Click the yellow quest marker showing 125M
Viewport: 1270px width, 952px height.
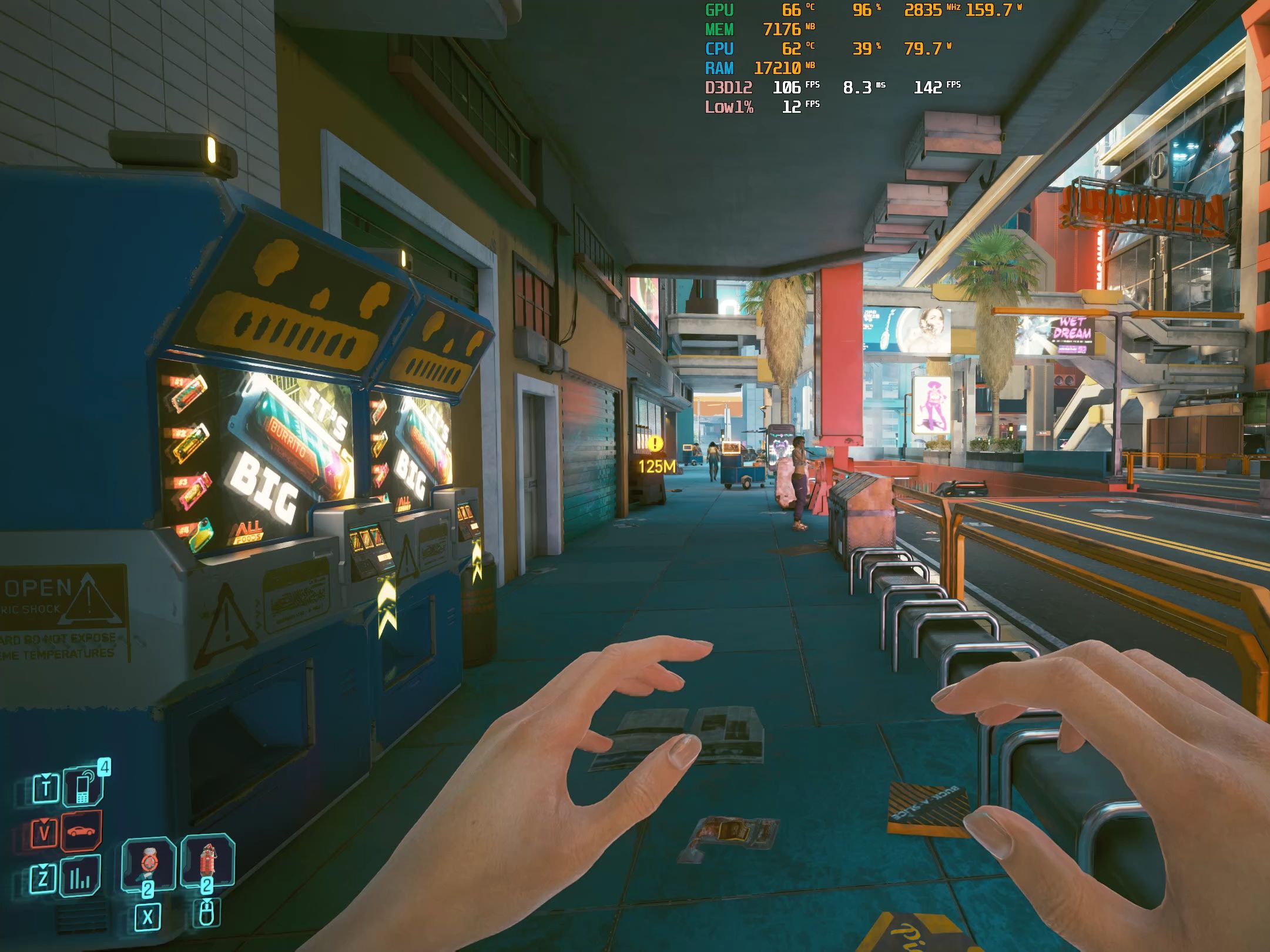click(655, 444)
